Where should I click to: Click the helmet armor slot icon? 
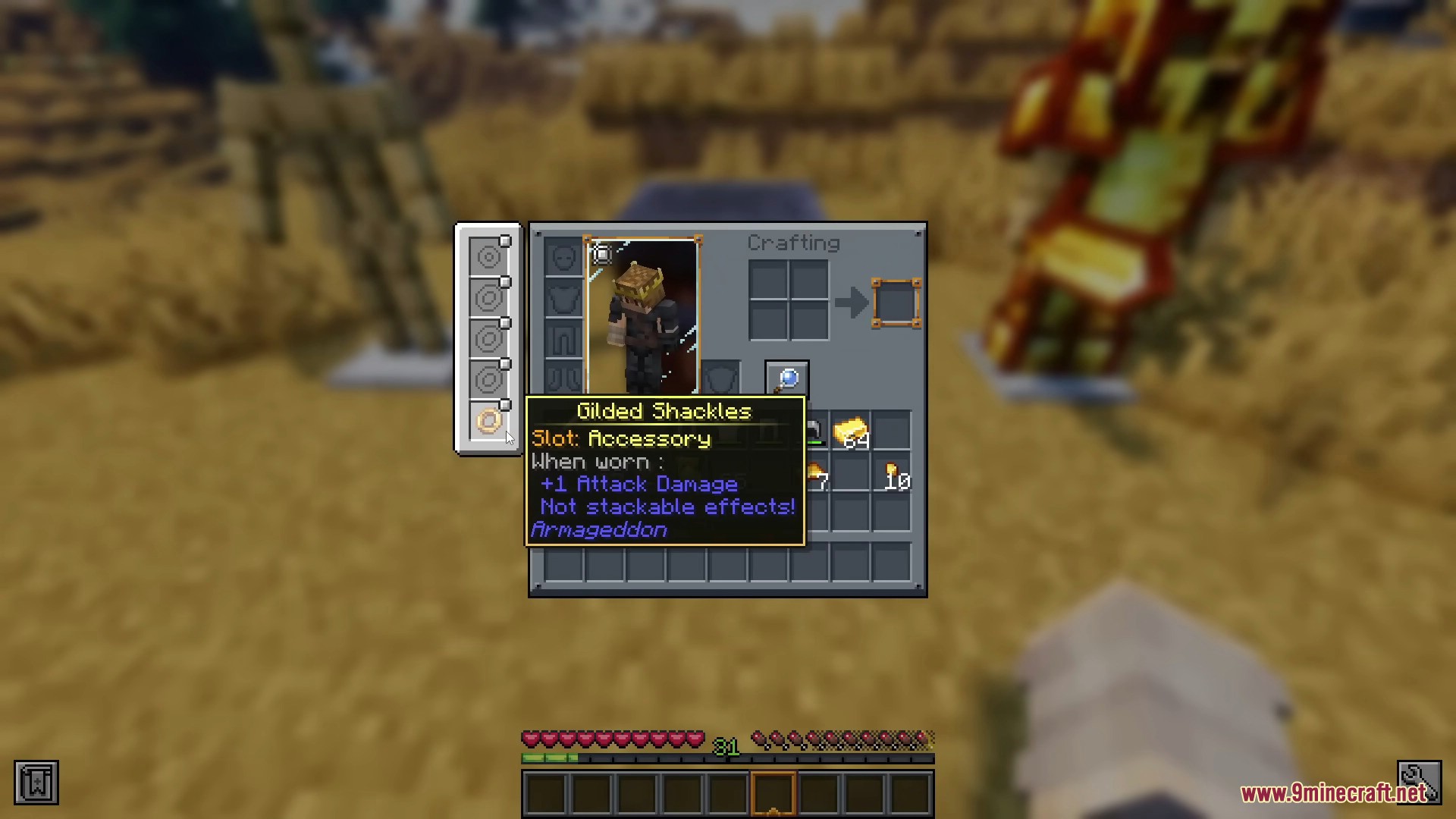point(563,256)
